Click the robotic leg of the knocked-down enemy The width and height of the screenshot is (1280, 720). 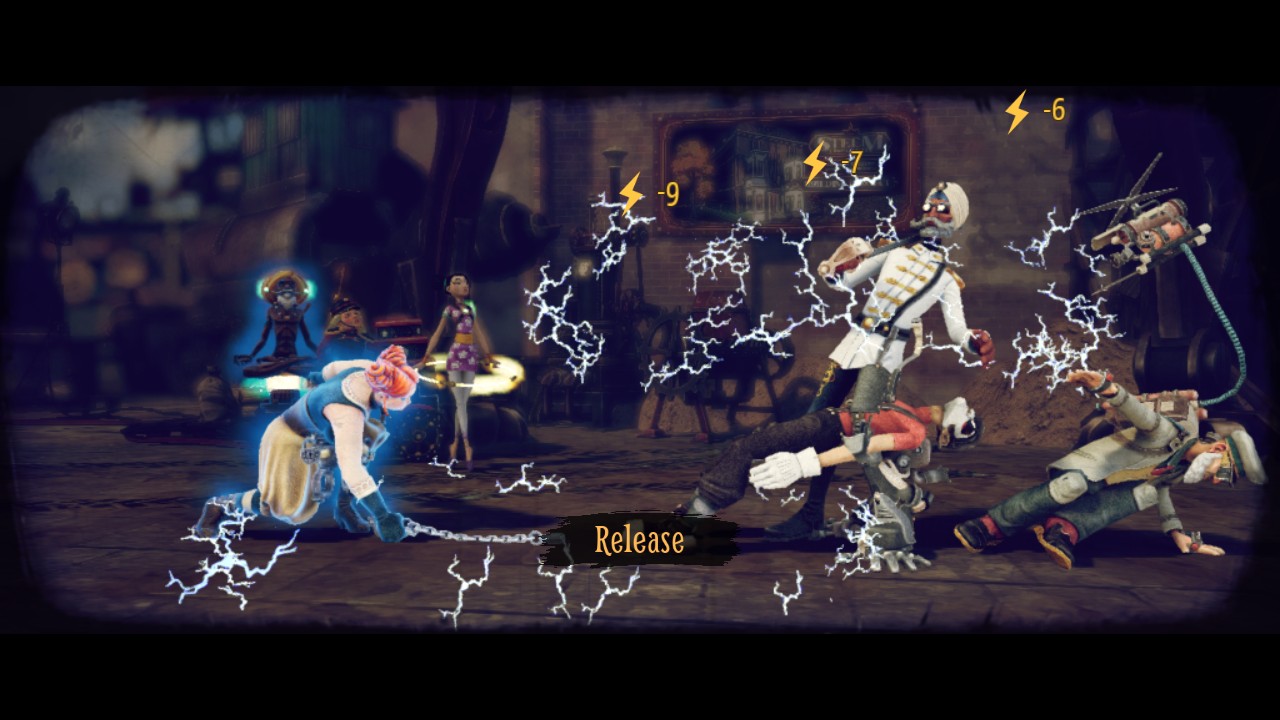click(x=895, y=490)
